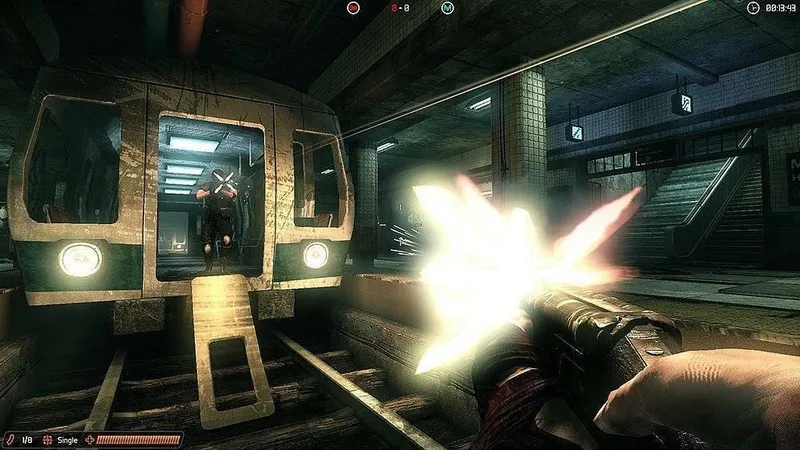Screen dimensions: 800x450
Task: Click the white M team emblem
Action: [x=446, y=8]
